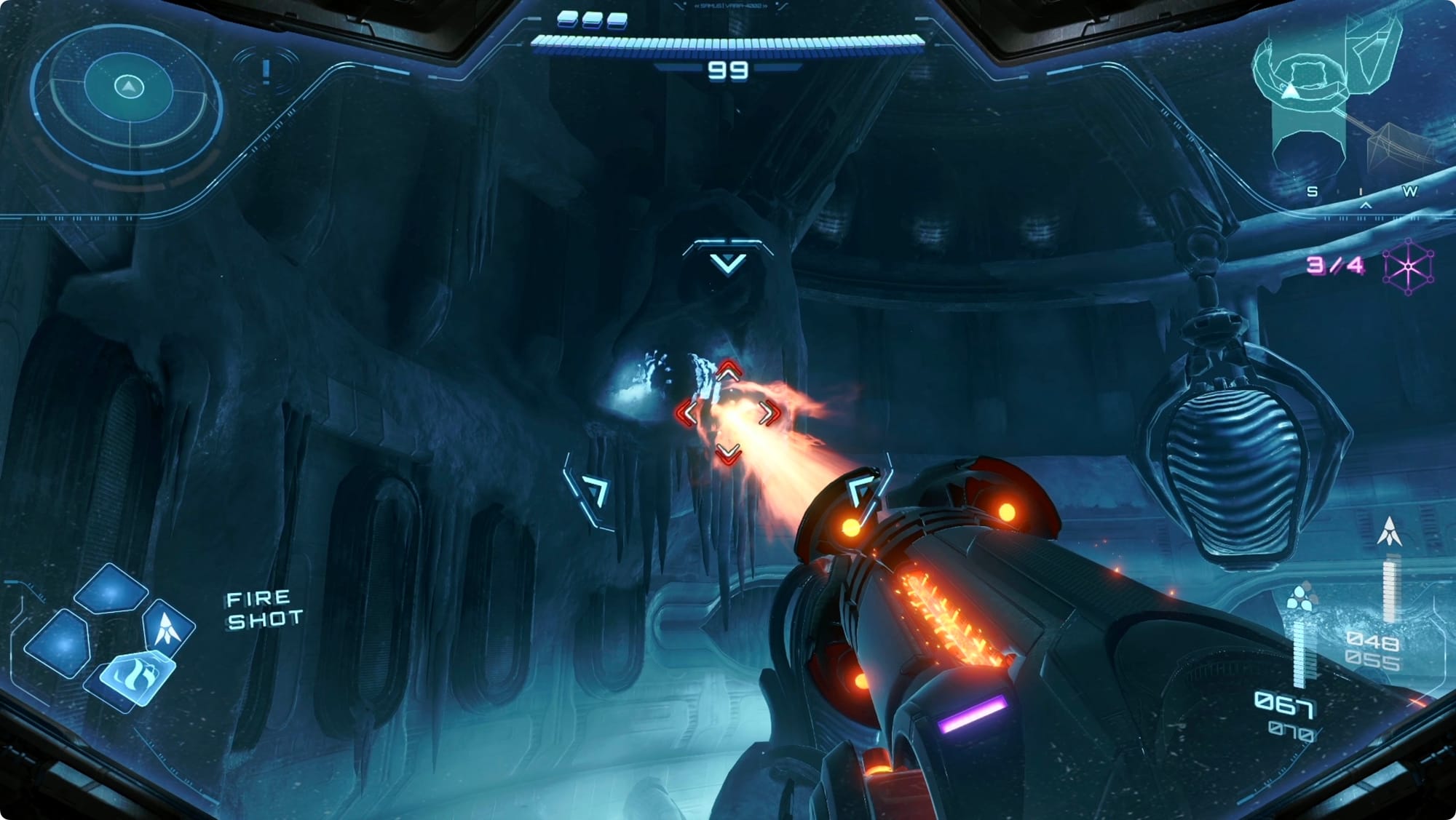Click the missile ammo icon above 048
1456x820 pixels.
point(1389,531)
